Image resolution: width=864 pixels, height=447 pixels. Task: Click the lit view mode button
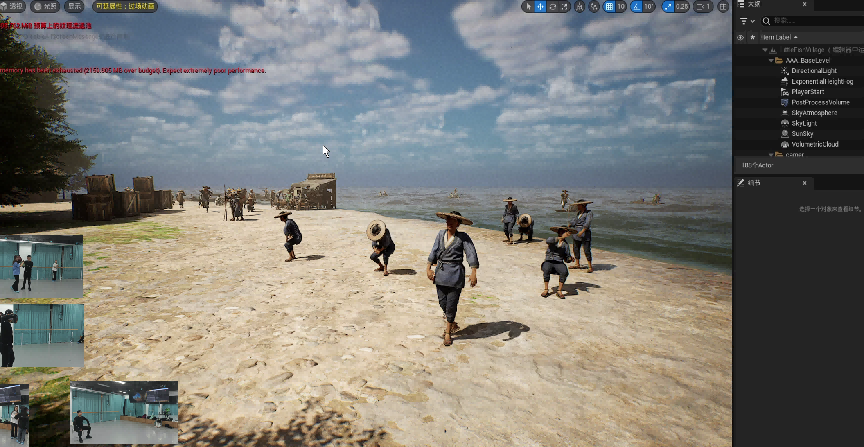pyautogui.click(x=44, y=6)
